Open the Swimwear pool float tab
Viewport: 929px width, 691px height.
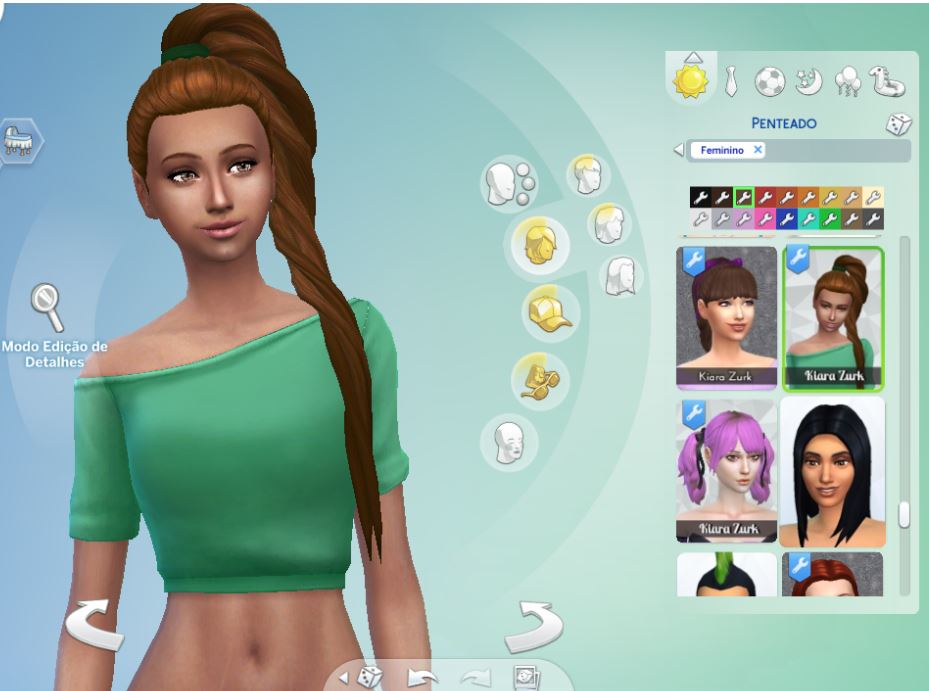point(887,82)
